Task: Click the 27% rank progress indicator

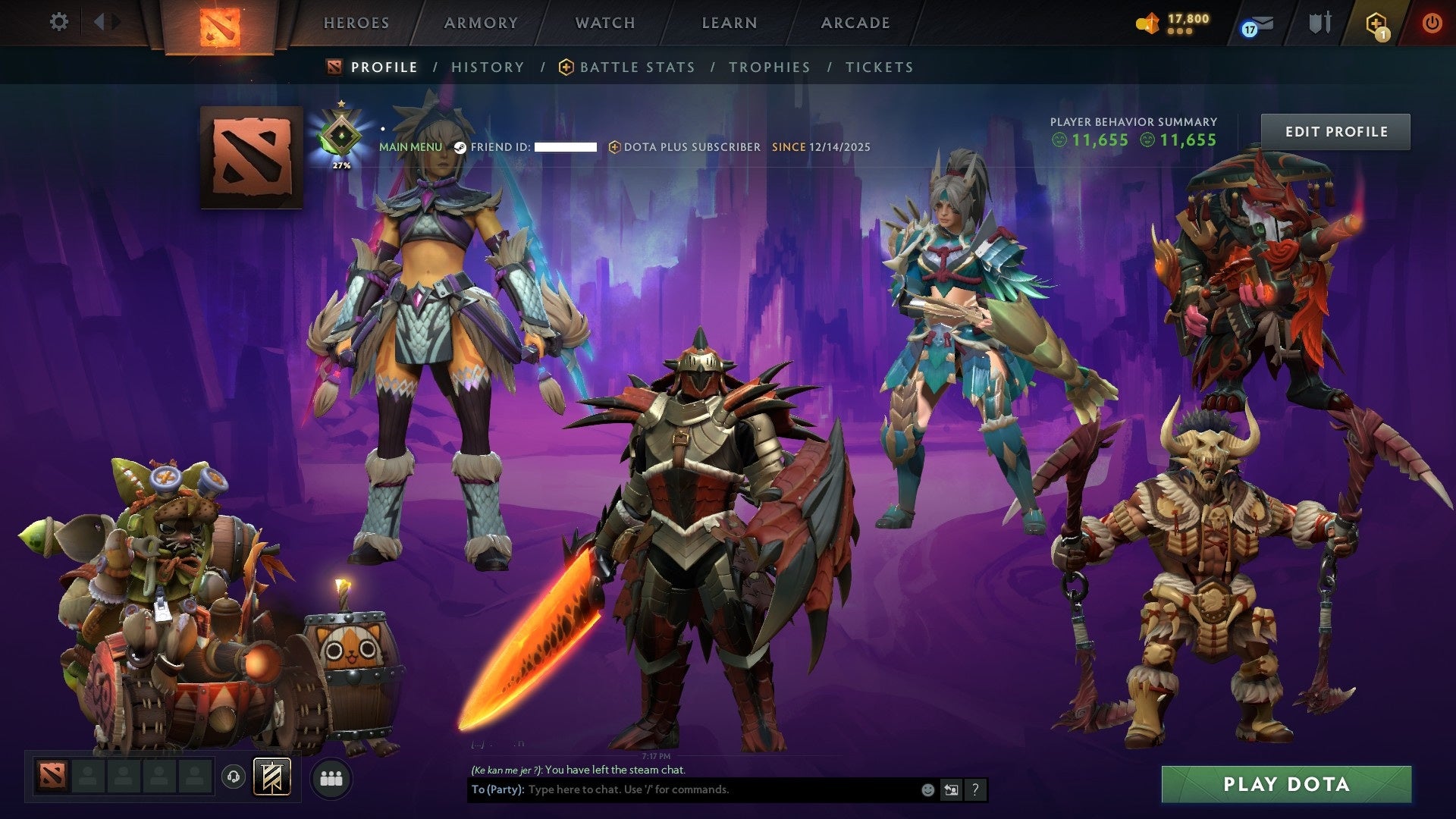Action: (x=341, y=164)
